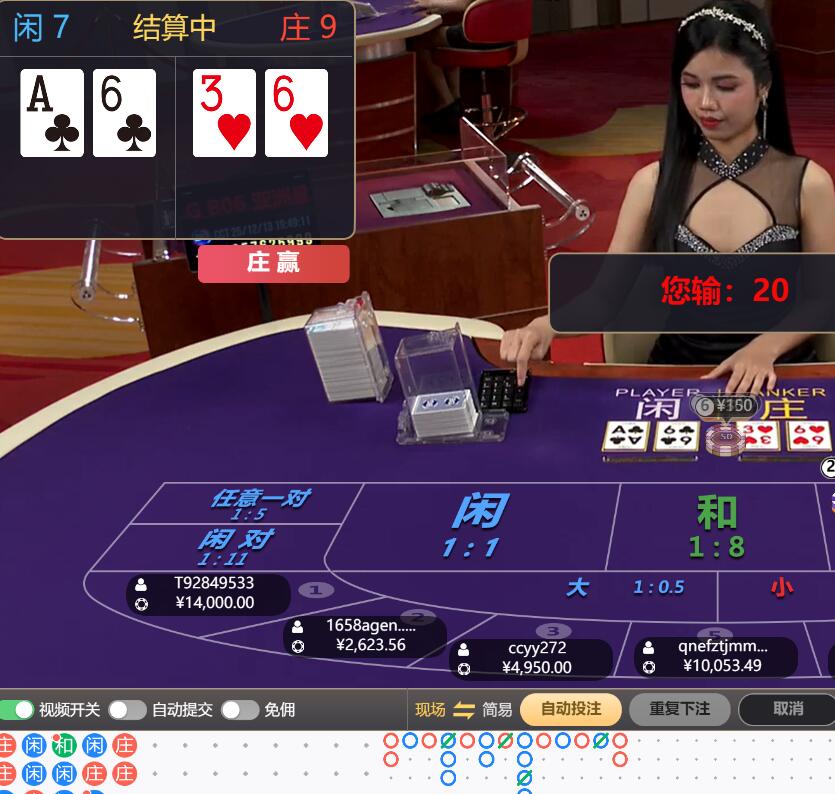This screenshot has width=835, height=794.
Task: Open 自动投注 auto-bet
Action: (570, 709)
